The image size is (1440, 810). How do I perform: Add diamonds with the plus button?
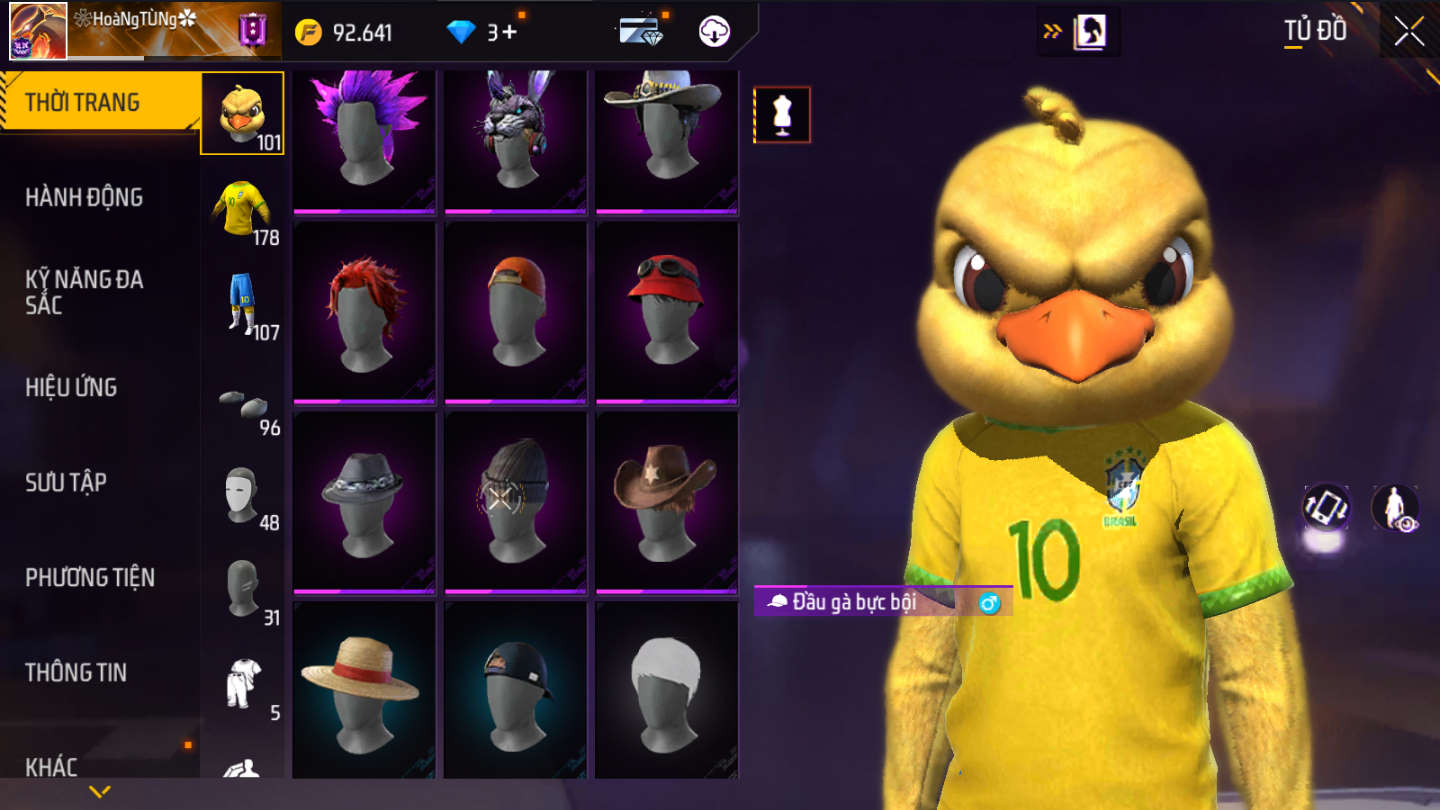click(509, 32)
